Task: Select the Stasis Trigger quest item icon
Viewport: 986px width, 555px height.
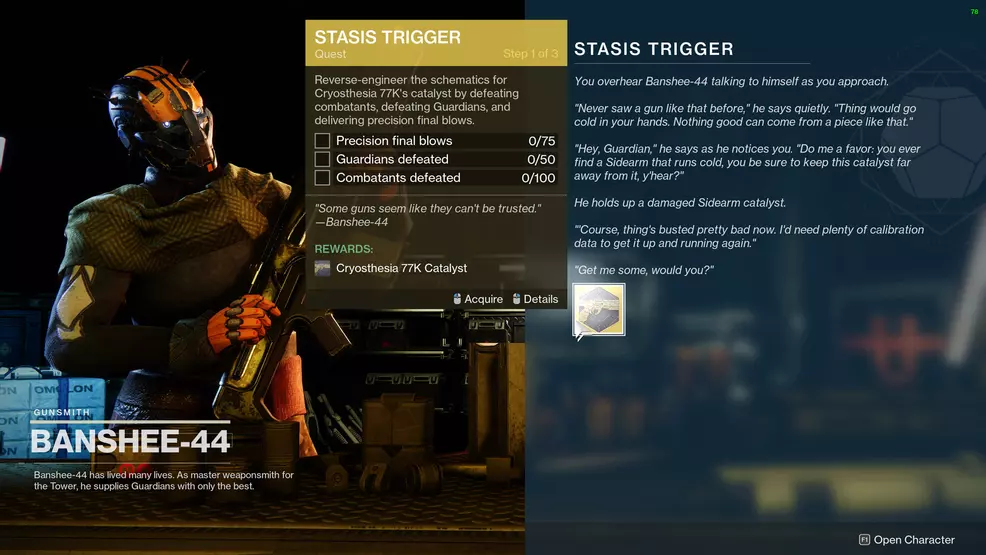Action: pos(599,309)
